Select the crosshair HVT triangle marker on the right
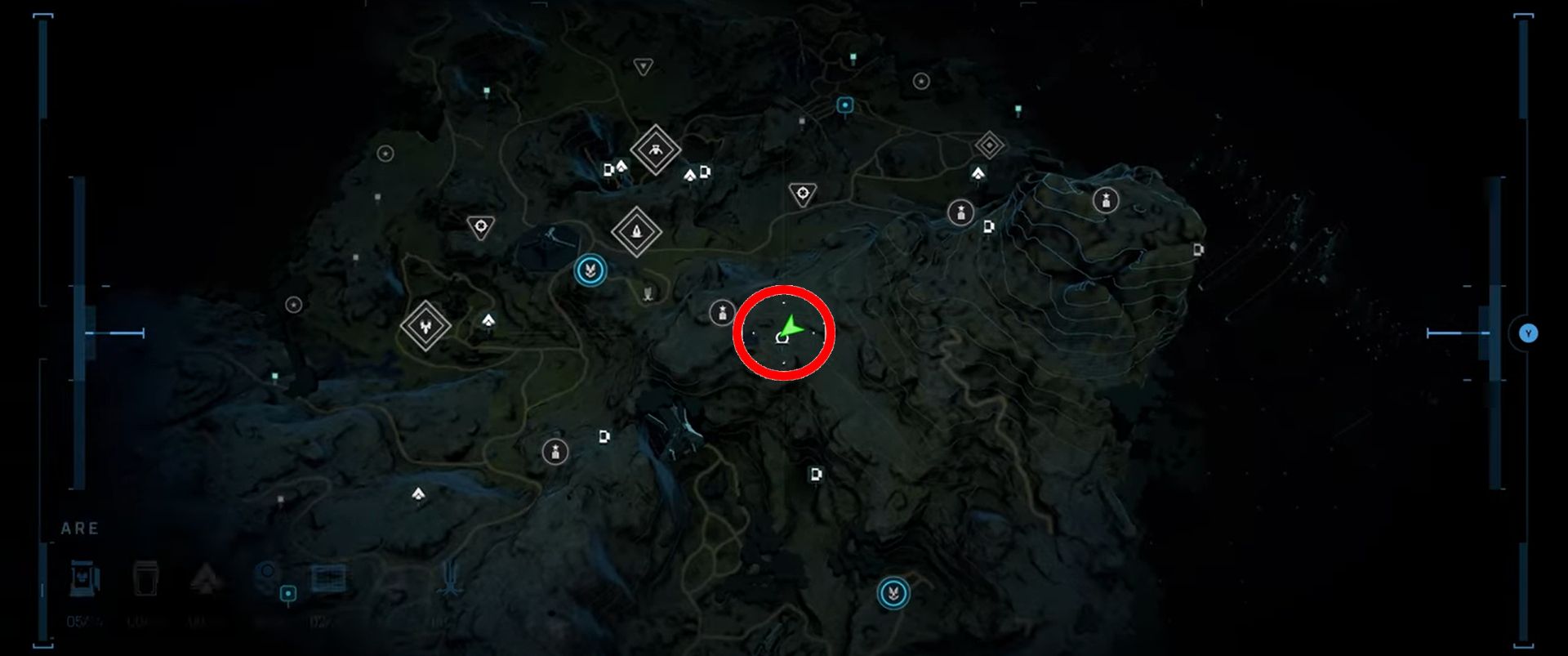Viewport: 1568px width, 656px height. (804, 193)
